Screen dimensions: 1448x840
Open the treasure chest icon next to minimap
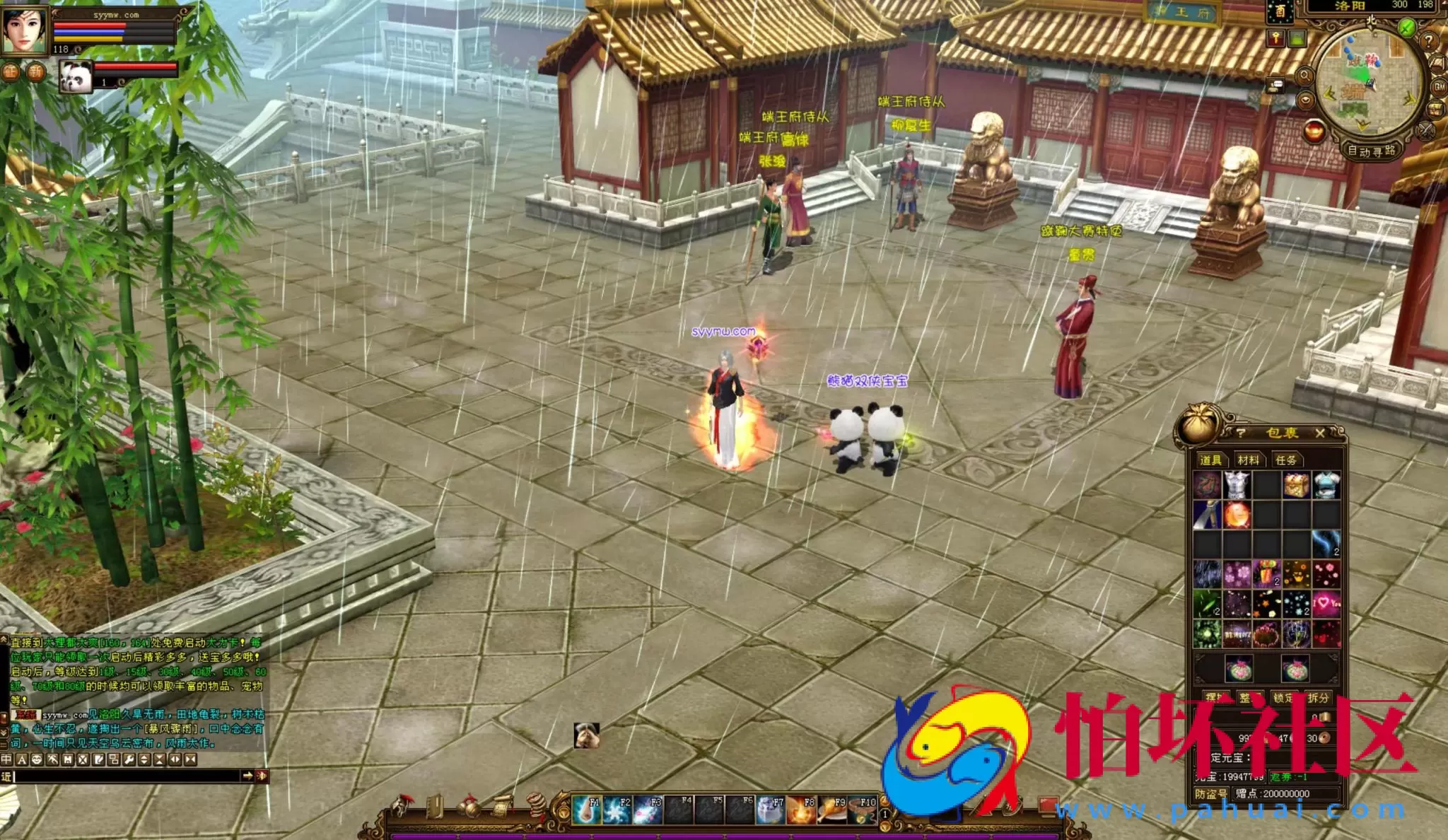[x=1435, y=108]
